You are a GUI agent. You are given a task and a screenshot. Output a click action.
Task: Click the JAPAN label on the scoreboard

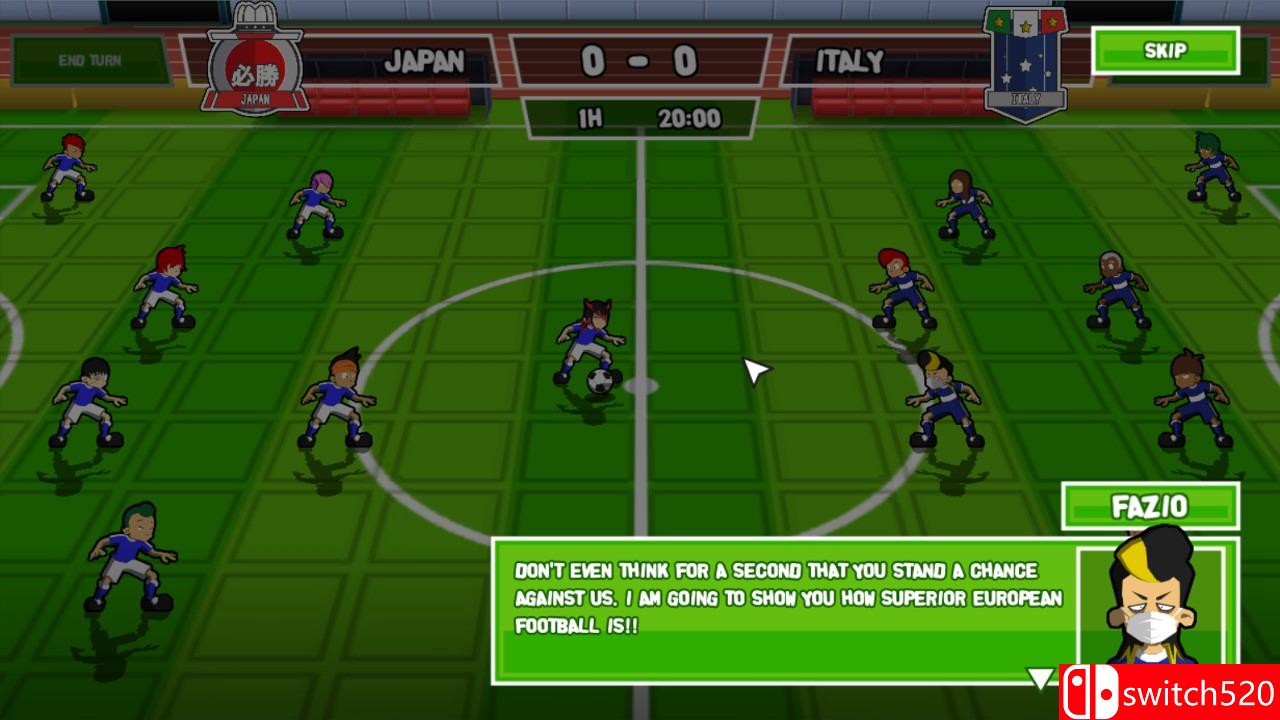click(427, 62)
